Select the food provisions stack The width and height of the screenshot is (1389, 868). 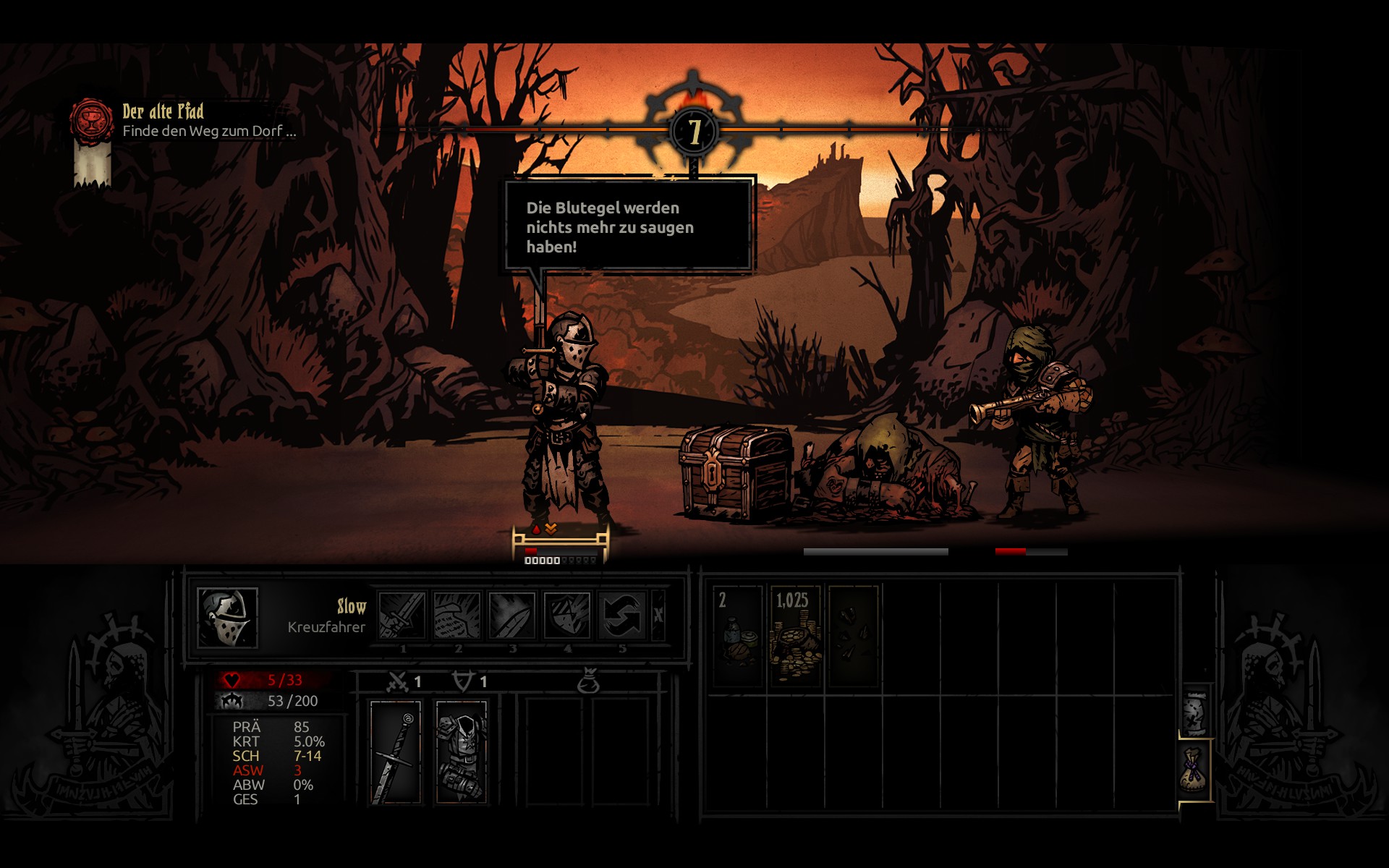click(x=738, y=636)
